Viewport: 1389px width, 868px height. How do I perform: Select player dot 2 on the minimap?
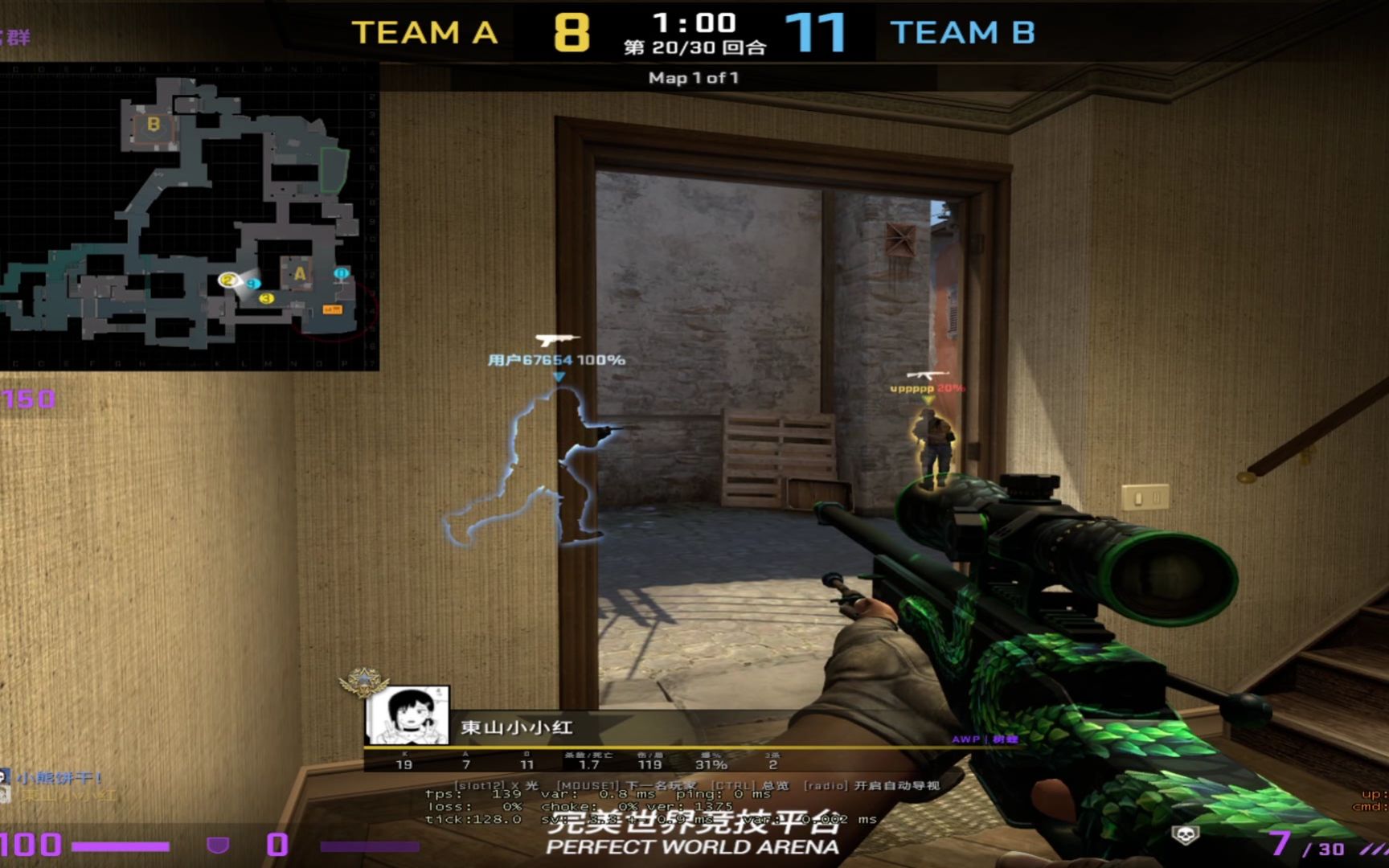[228, 280]
